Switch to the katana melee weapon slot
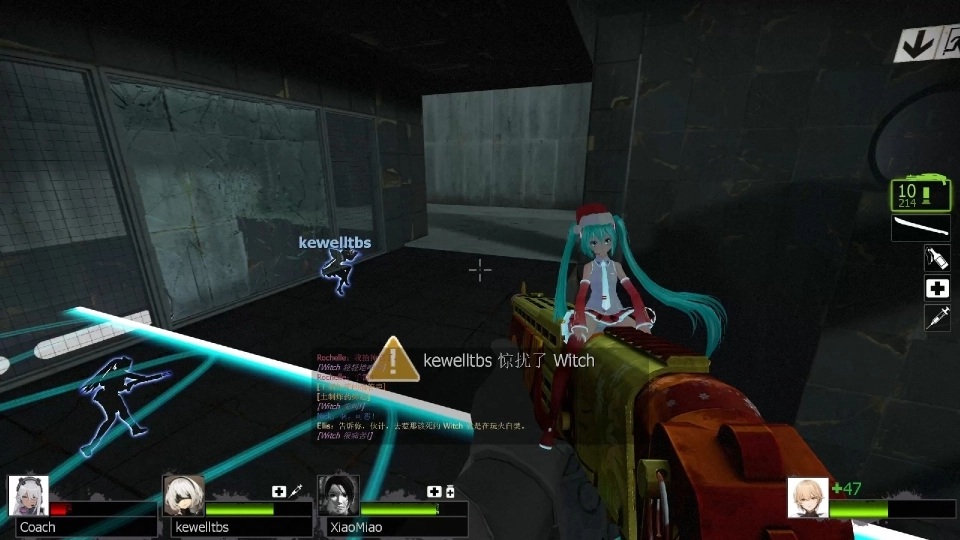 920,228
